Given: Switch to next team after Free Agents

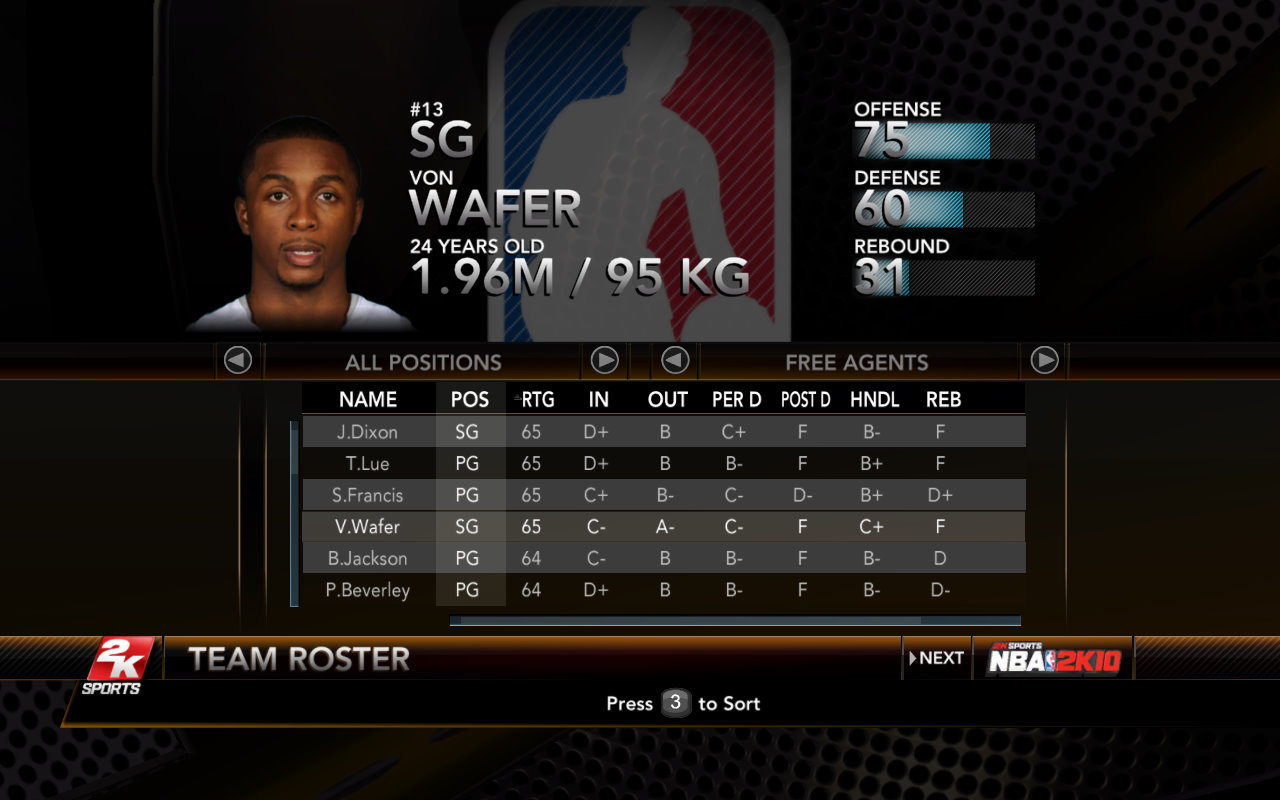Looking at the screenshot, I should click(x=1044, y=360).
